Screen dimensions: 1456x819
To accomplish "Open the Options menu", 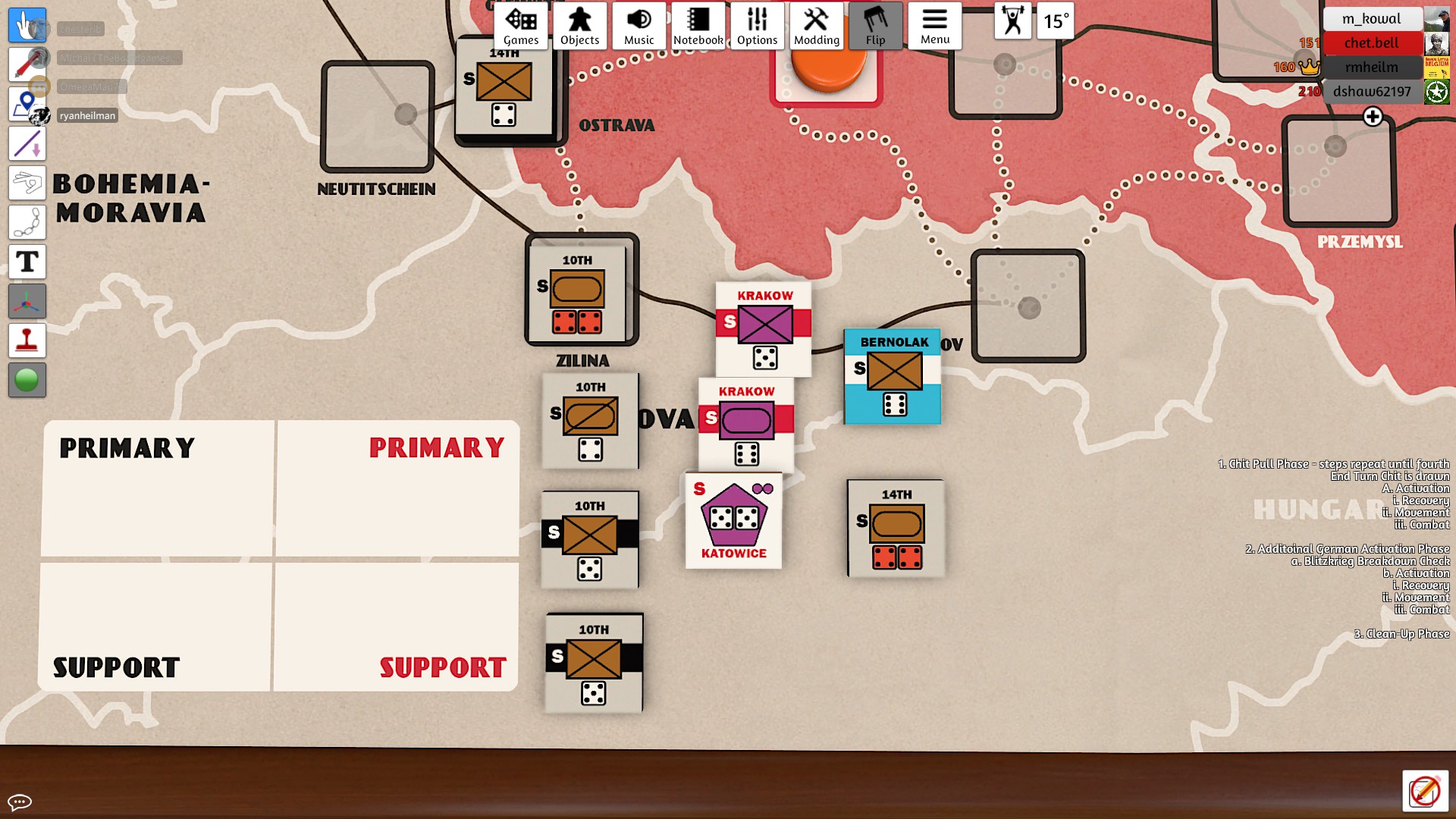I will point(756,25).
